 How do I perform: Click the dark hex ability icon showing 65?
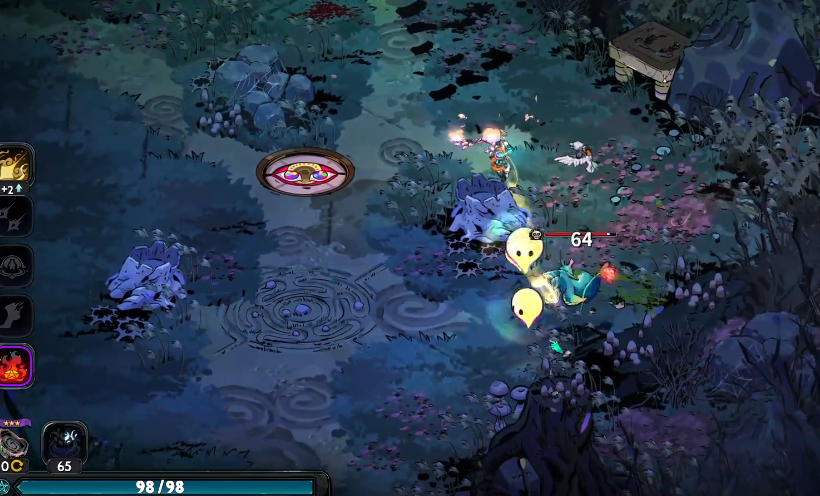64,443
